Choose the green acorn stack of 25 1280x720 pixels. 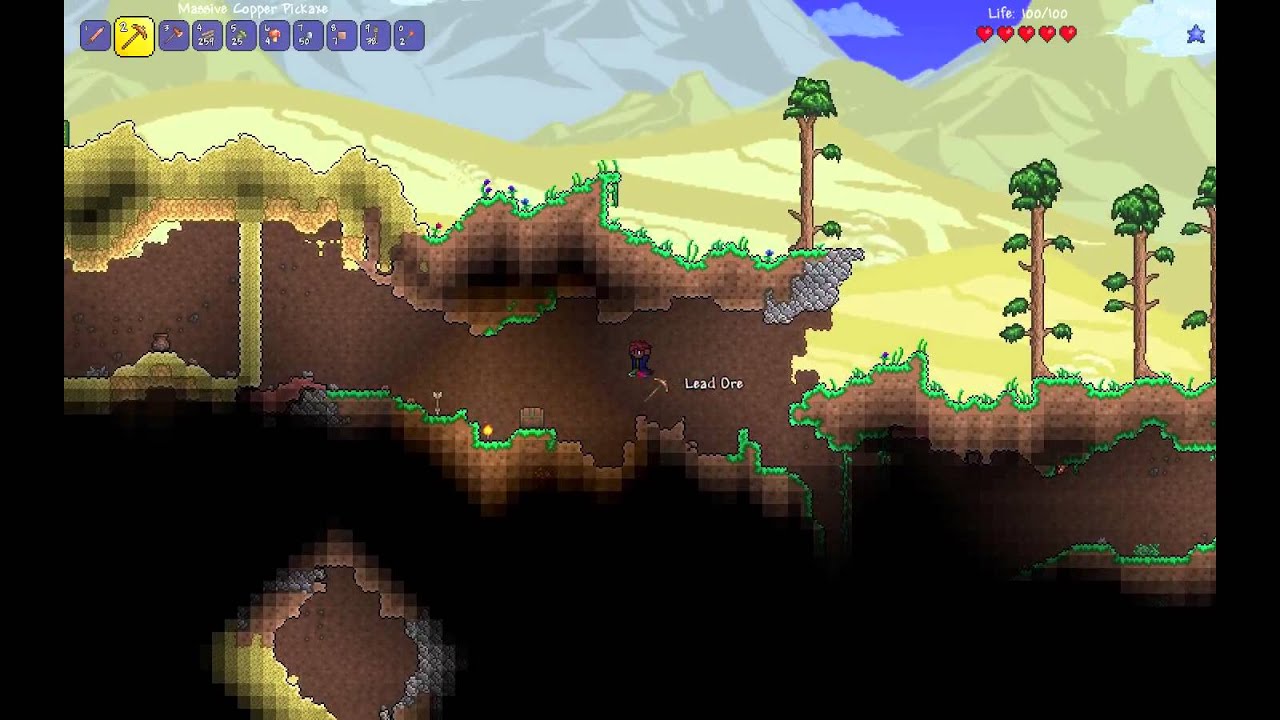240,36
